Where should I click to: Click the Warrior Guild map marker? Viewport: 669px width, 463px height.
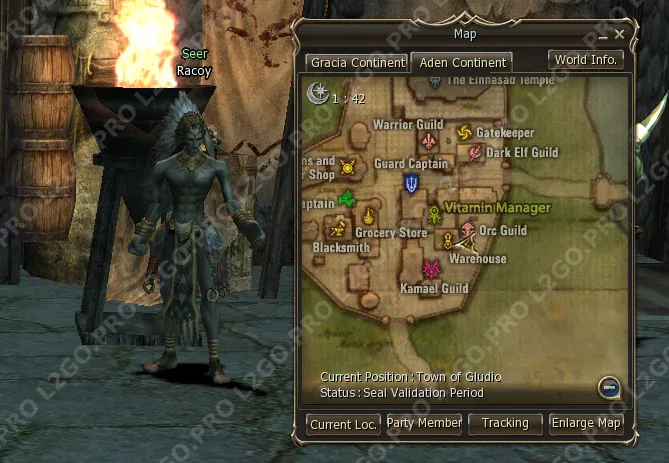[430, 140]
